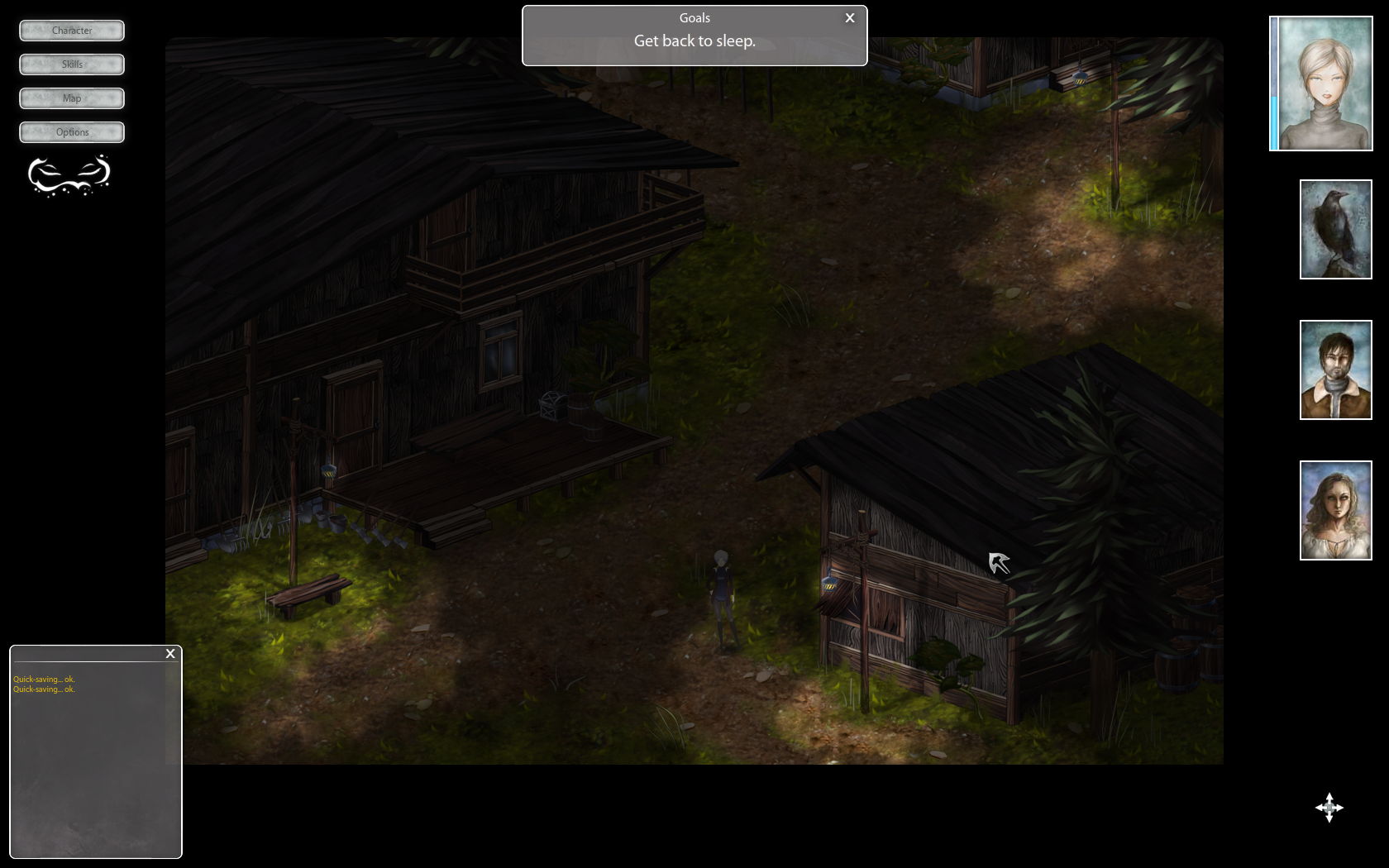Select the long-haired woman companion portrait
Screen dimensions: 1389x868
pyautogui.click(x=1335, y=510)
